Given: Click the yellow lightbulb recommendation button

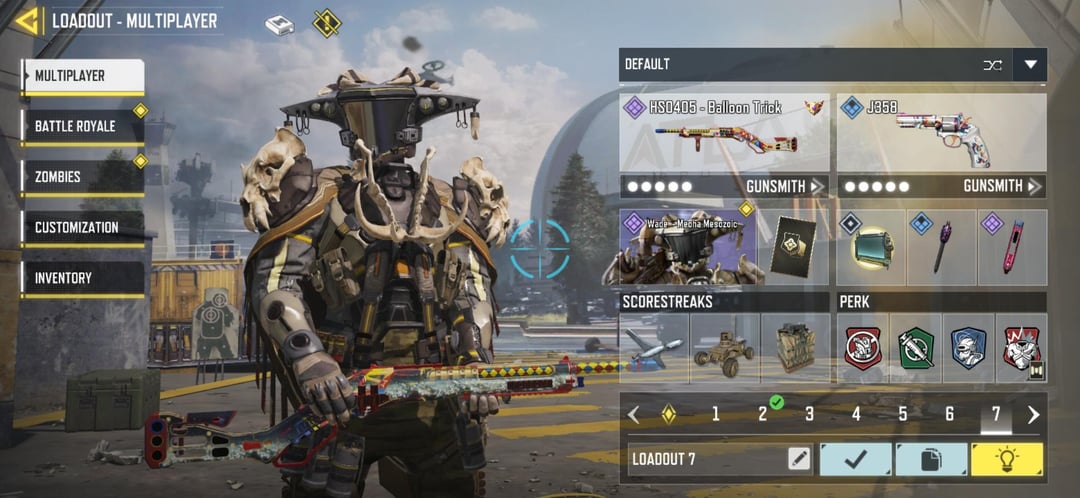Looking at the screenshot, I should (1007, 459).
